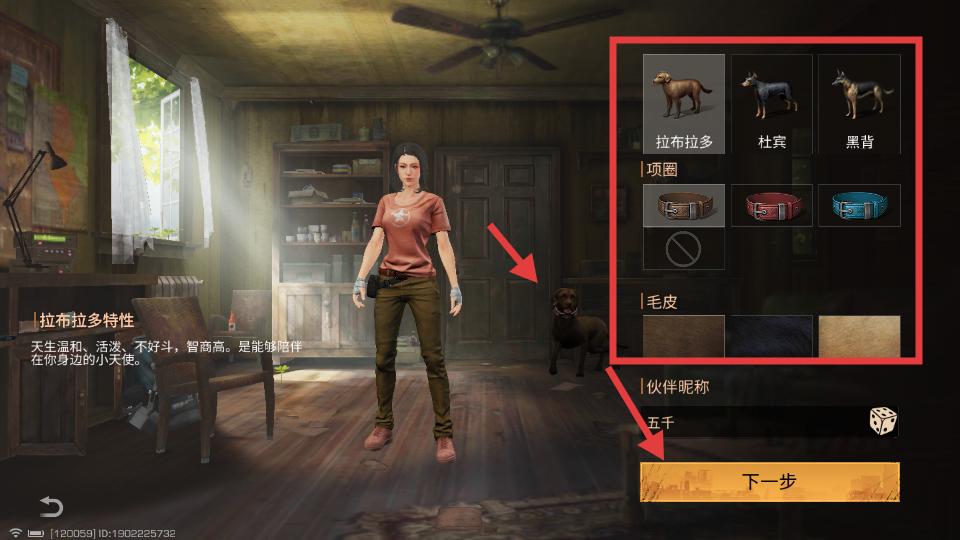960x540 pixels.
Task: Select the brown leather collar
Action: click(x=684, y=206)
